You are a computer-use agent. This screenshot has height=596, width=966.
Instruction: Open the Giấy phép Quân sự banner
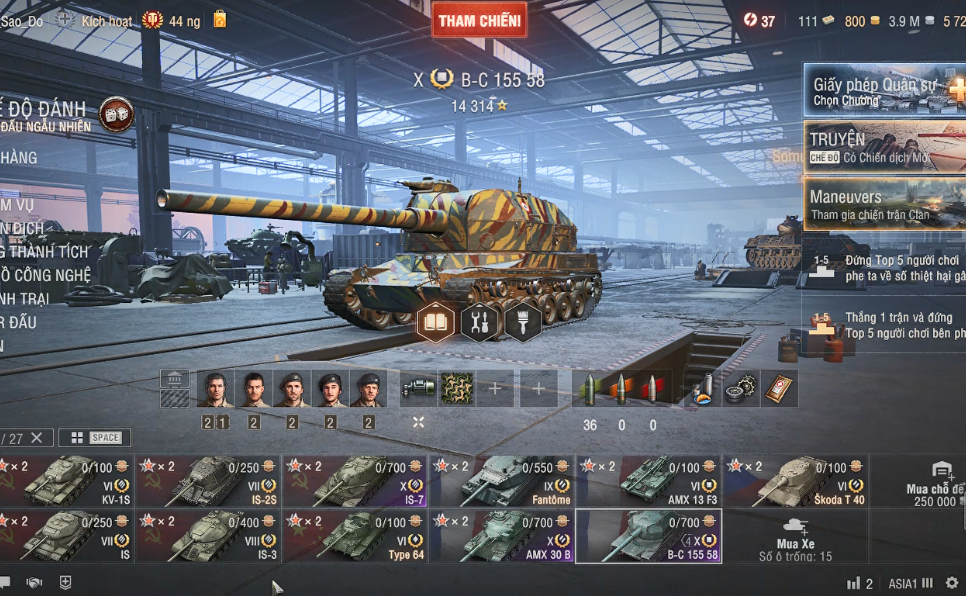pos(884,92)
